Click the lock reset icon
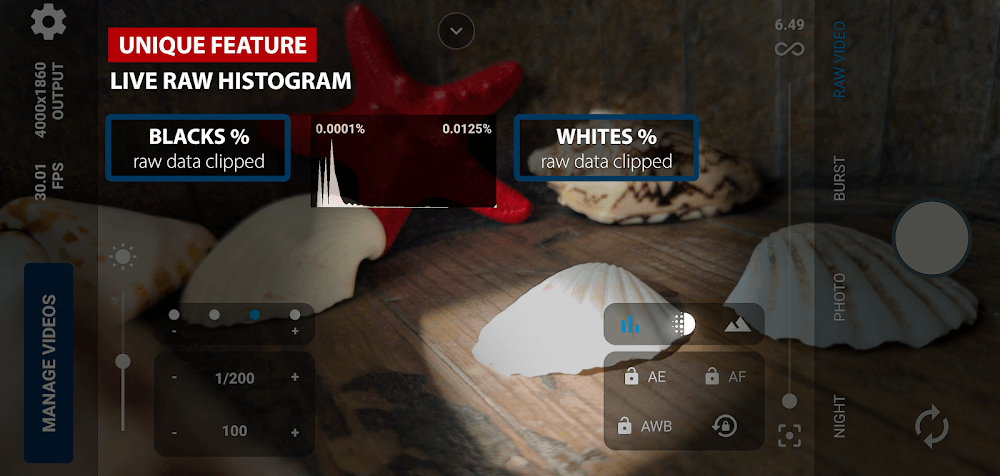1000x476 pixels. click(724, 426)
